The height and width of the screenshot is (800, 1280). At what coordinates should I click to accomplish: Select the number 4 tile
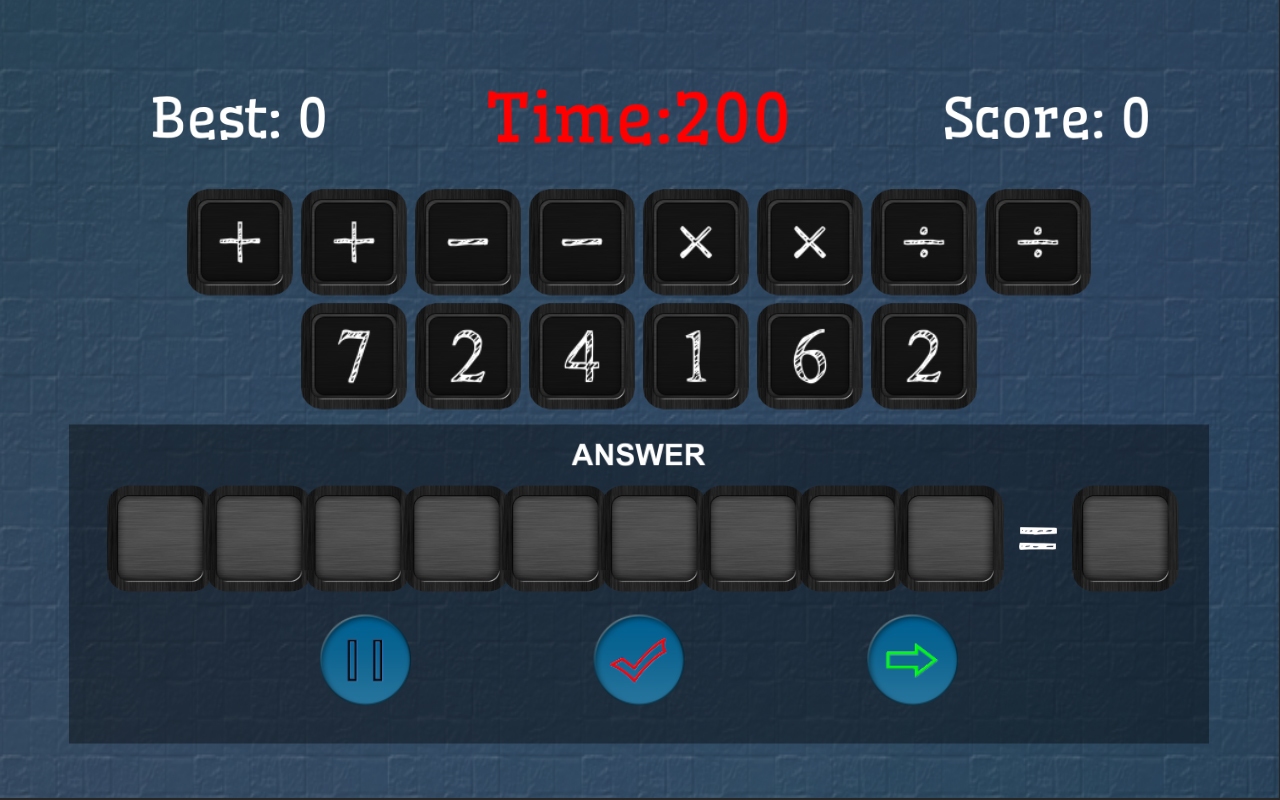(581, 355)
